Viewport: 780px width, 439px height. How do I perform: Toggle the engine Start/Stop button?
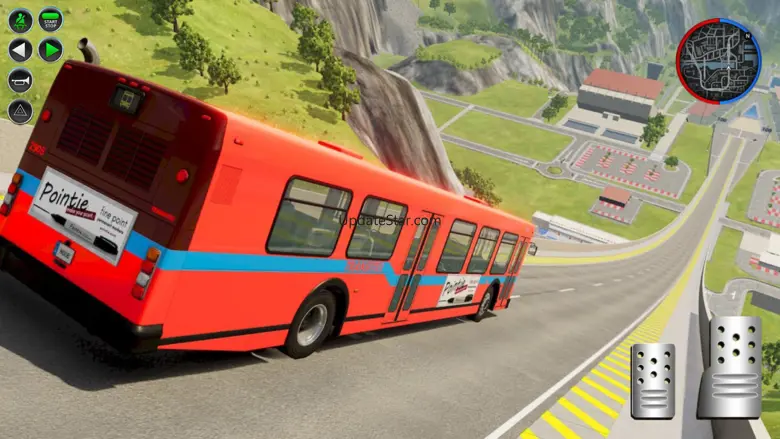click(50, 19)
